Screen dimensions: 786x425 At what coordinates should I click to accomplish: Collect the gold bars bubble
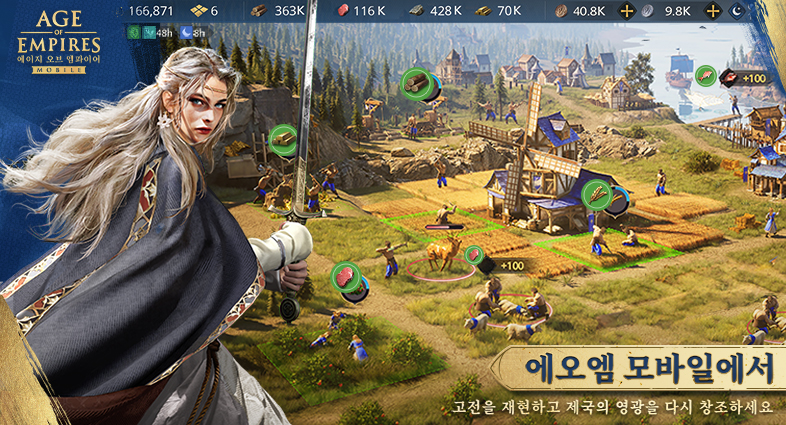(283, 140)
